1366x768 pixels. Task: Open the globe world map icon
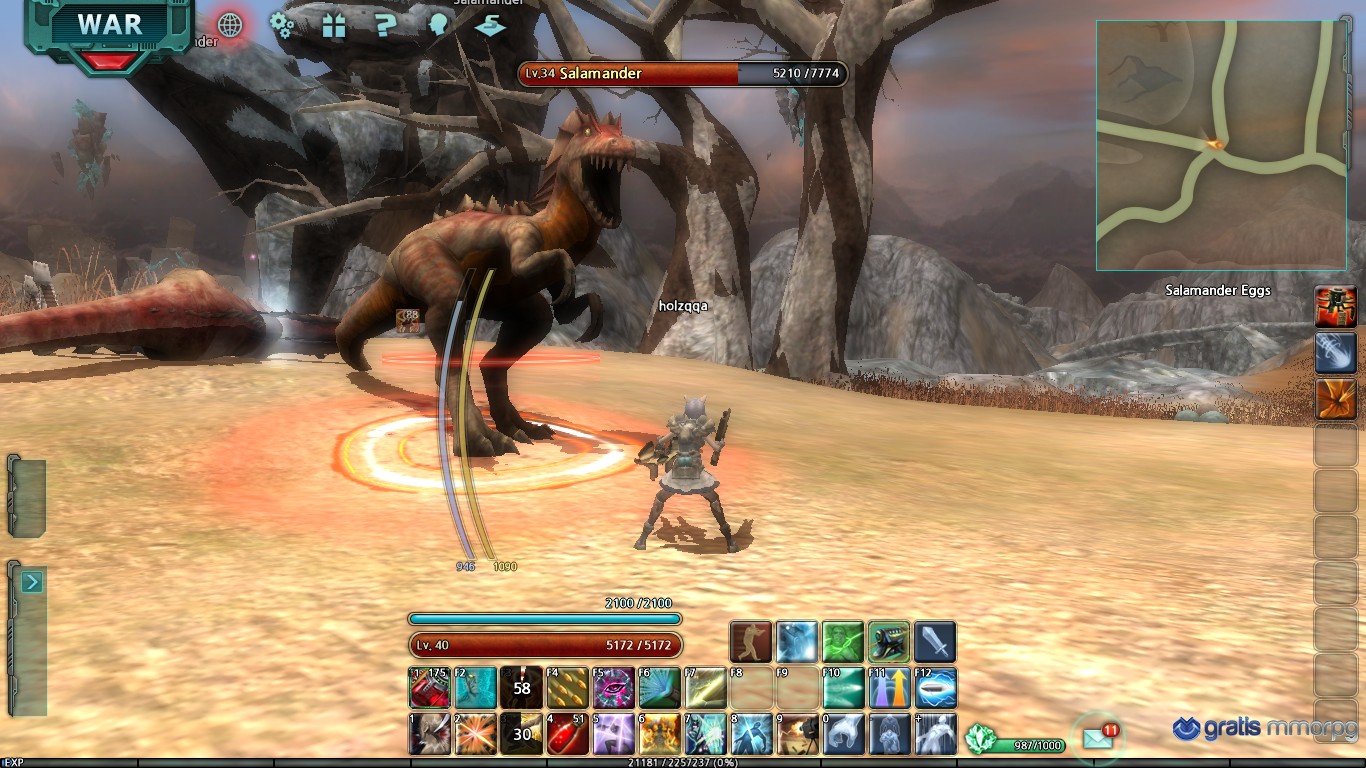pos(230,25)
